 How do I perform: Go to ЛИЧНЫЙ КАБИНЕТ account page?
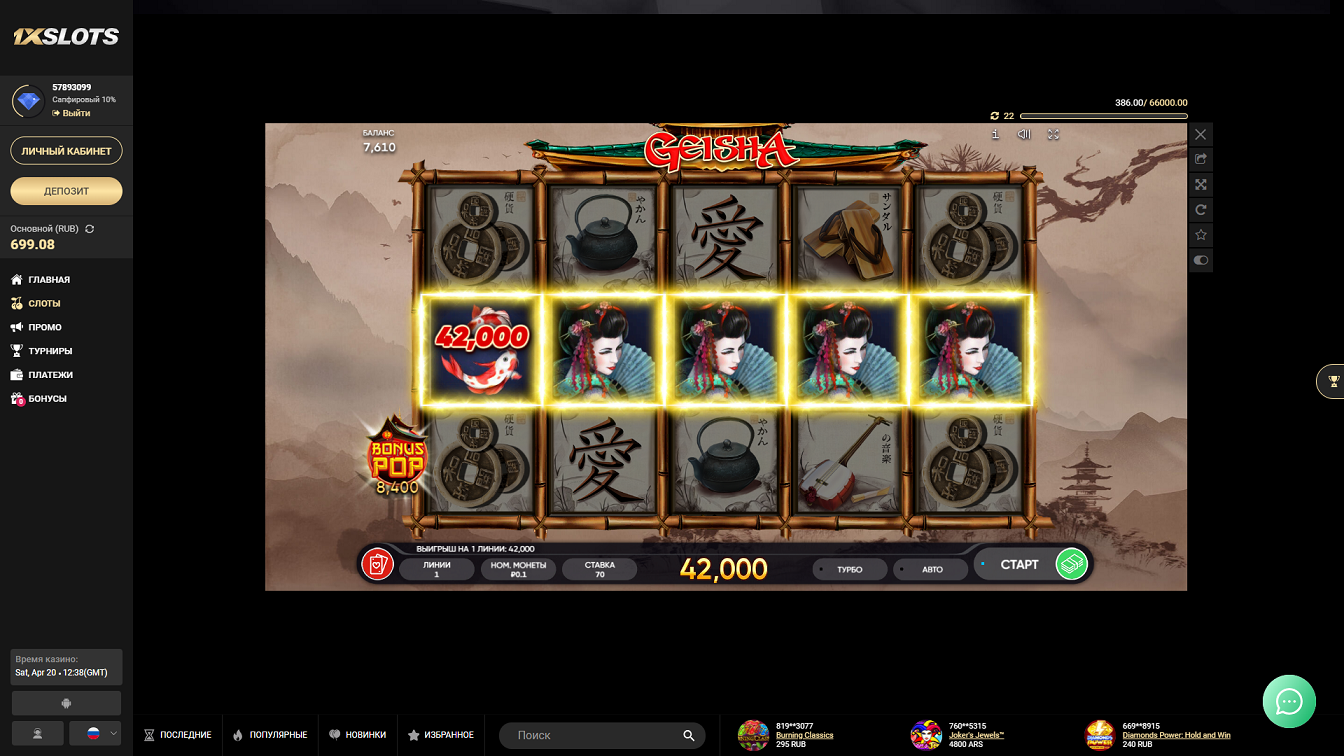click(66, 151)
